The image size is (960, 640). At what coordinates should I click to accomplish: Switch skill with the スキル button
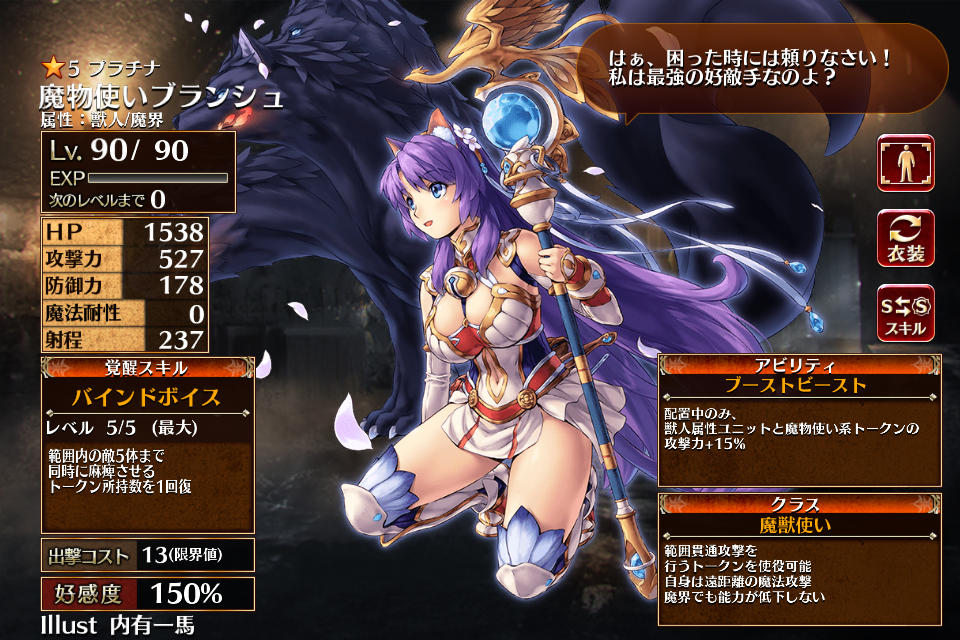click(905, 313)
